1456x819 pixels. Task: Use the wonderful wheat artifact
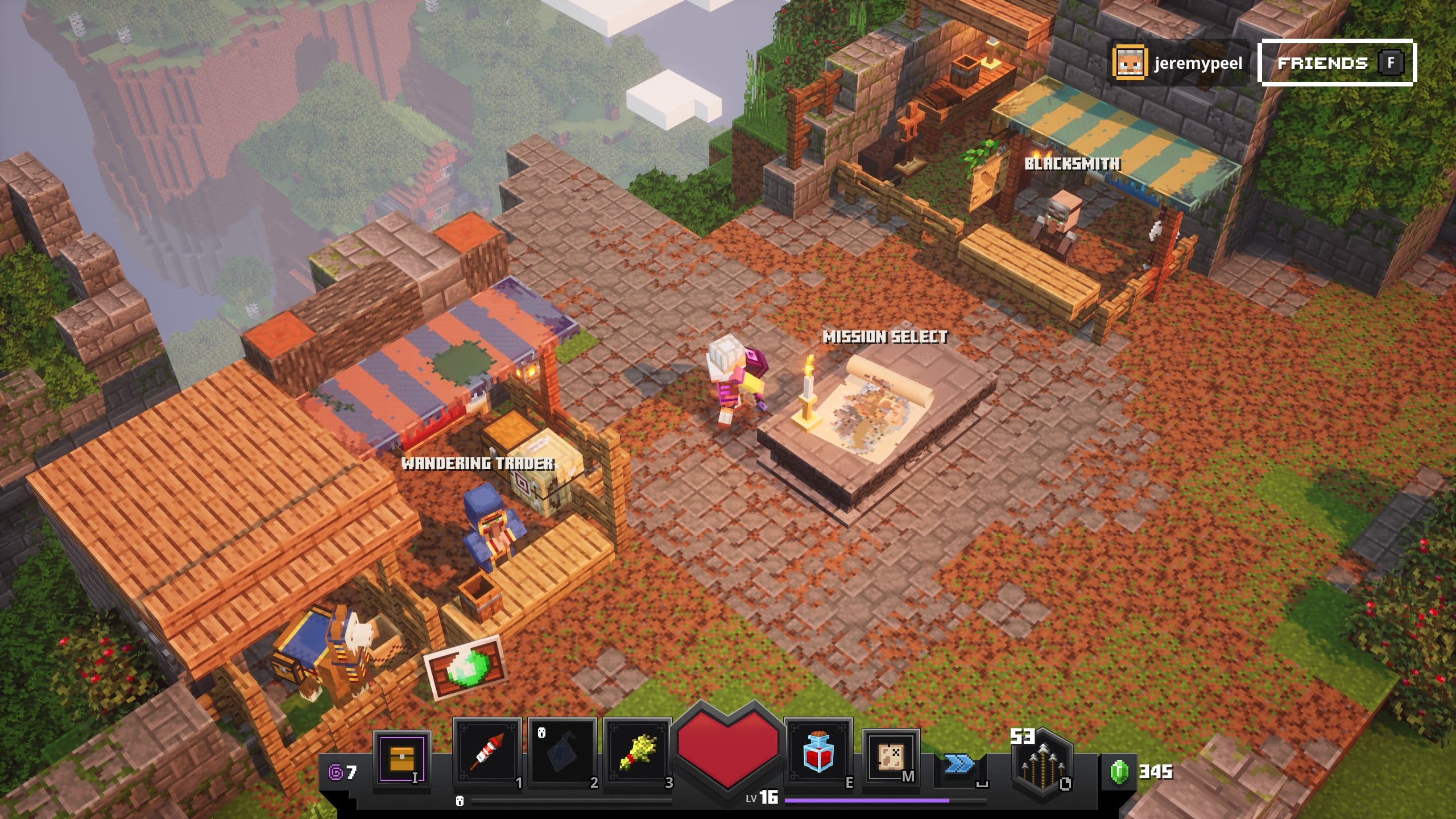[x=638, y=755]
